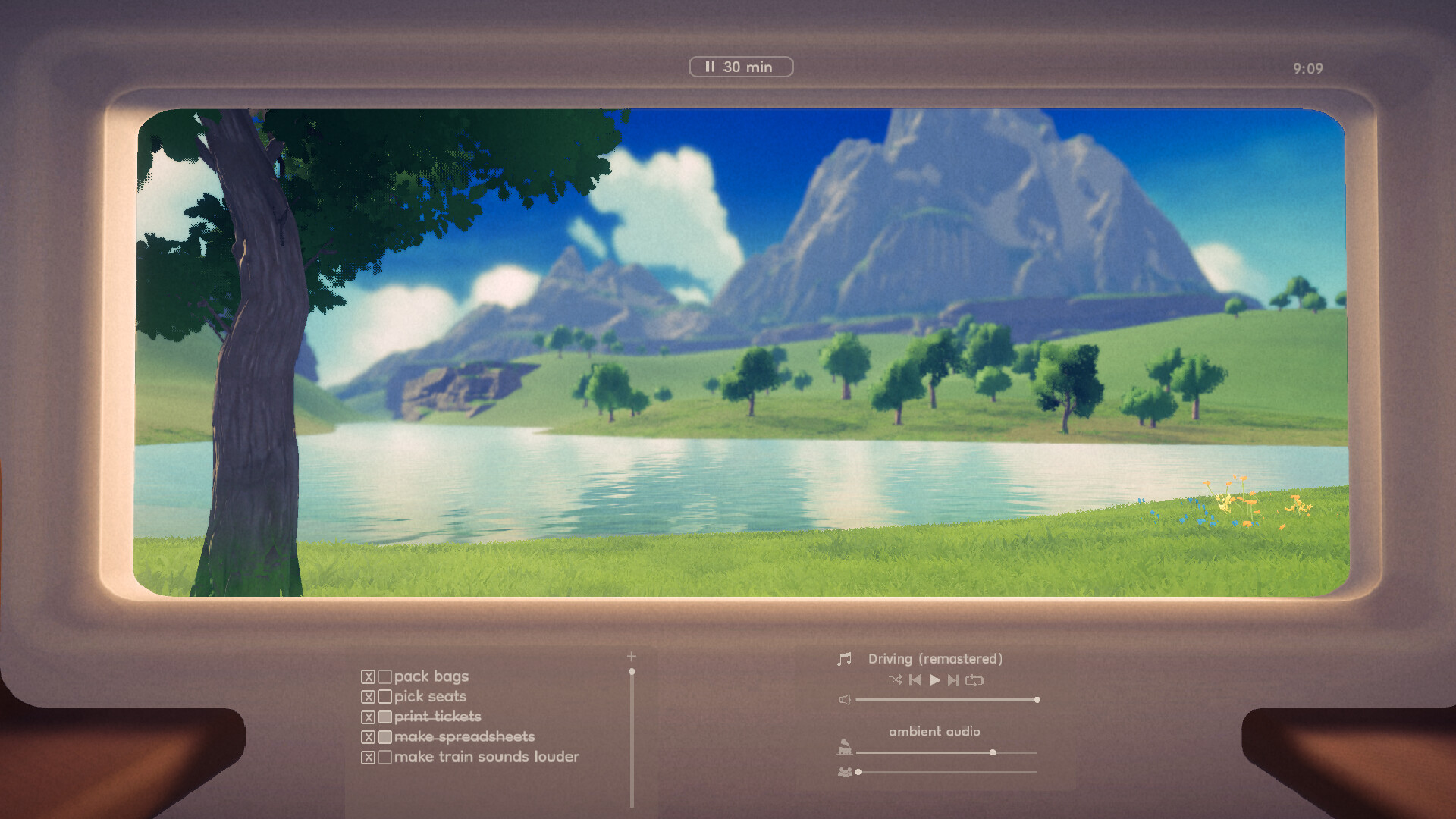Select the previous track icon
1456x819 pixels.
[x=915, y=680]
